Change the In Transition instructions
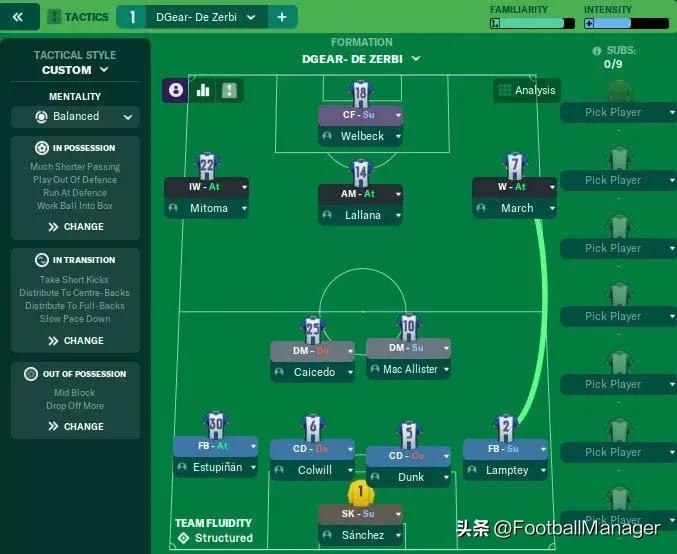Screen dimensions: 677x554 [75, 341]
